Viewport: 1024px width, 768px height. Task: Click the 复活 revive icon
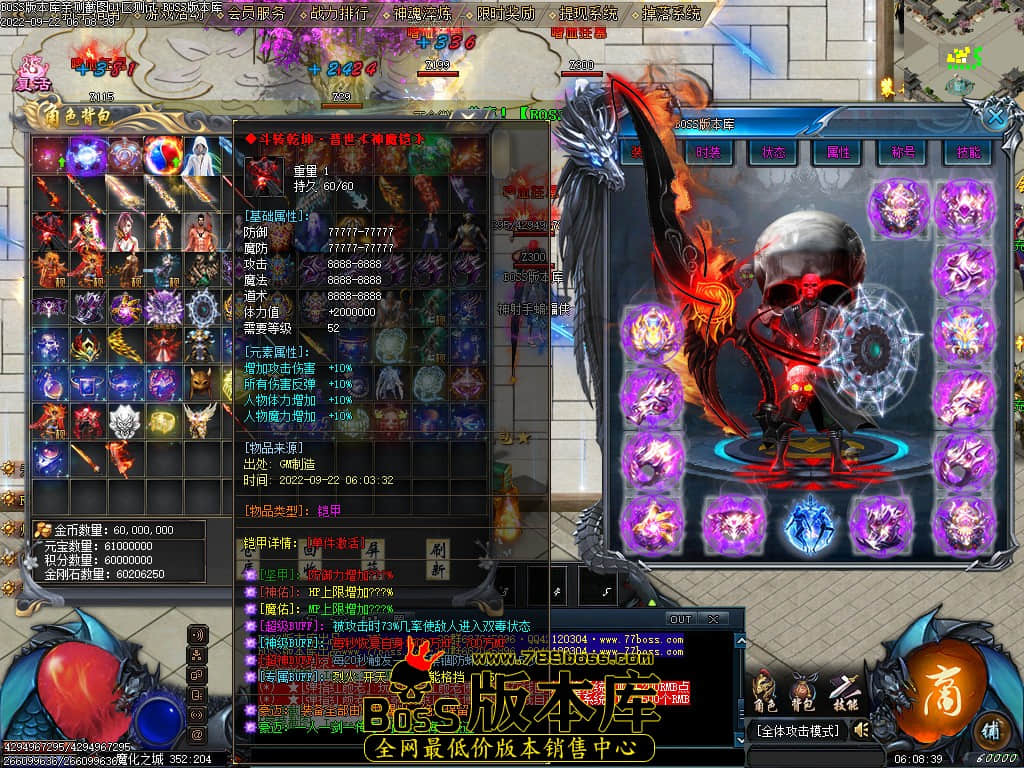click(x=32, y=72)
